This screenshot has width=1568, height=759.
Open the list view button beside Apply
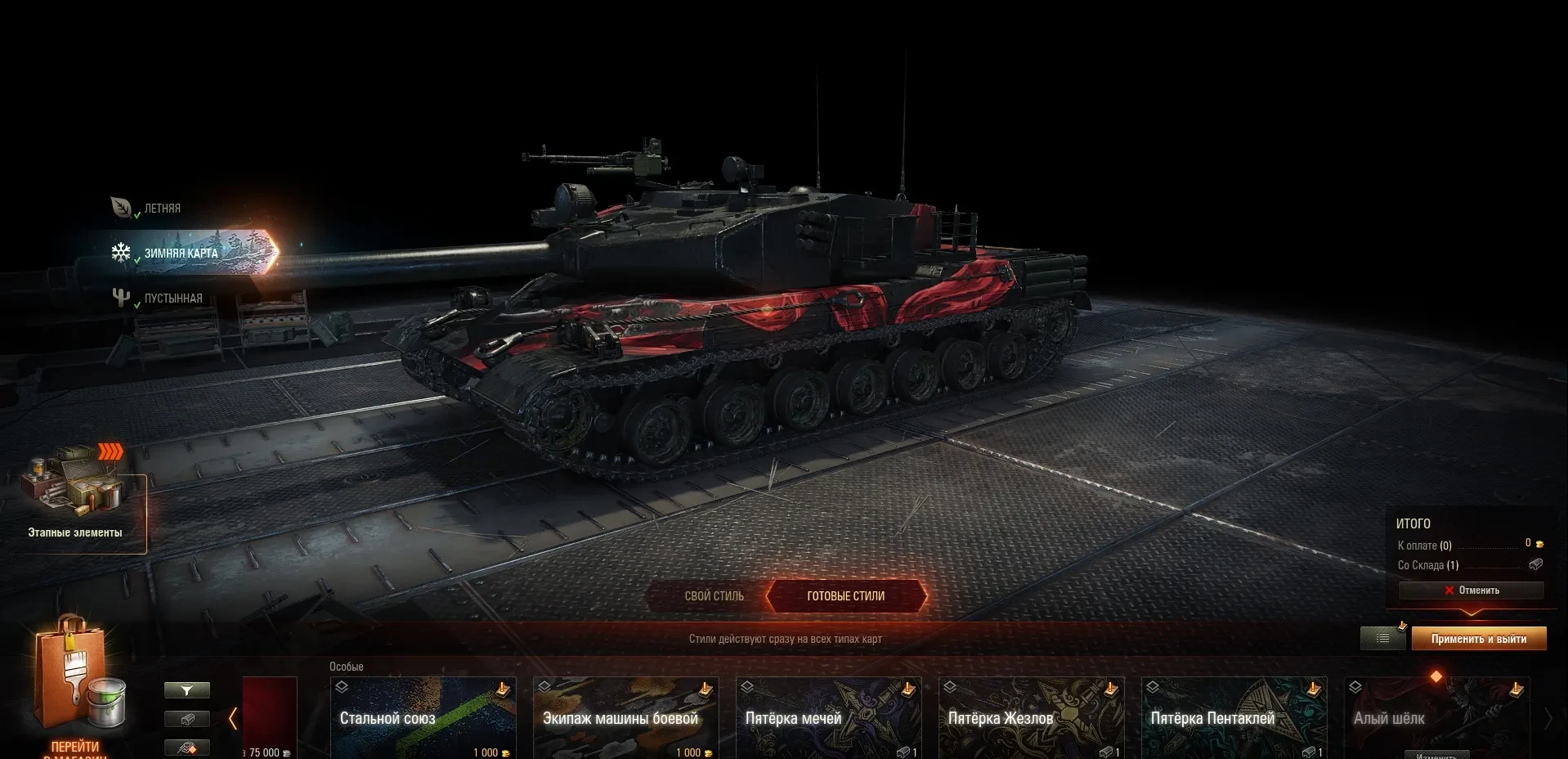click(1382, 639)
